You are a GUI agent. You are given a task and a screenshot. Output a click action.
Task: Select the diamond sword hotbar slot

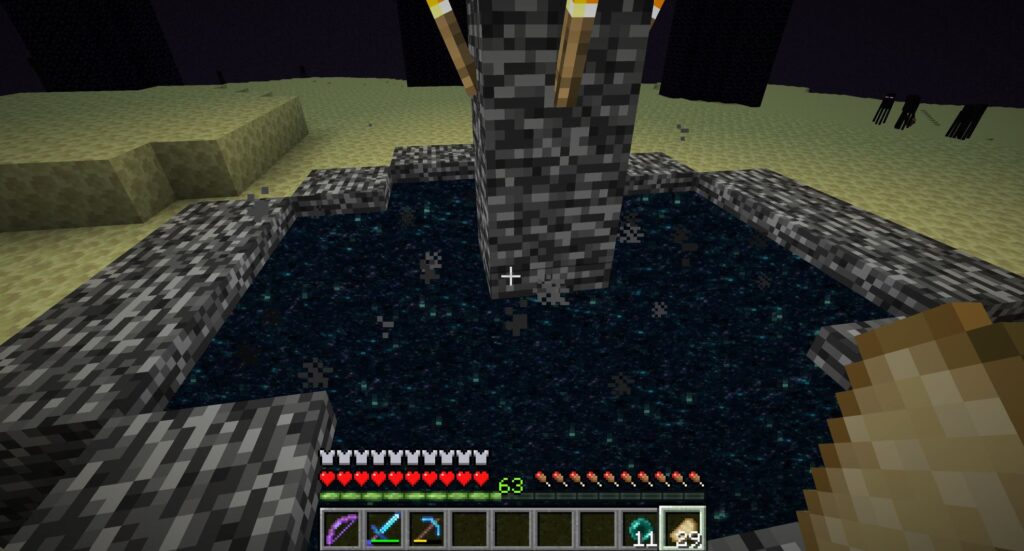pos(384,528)
